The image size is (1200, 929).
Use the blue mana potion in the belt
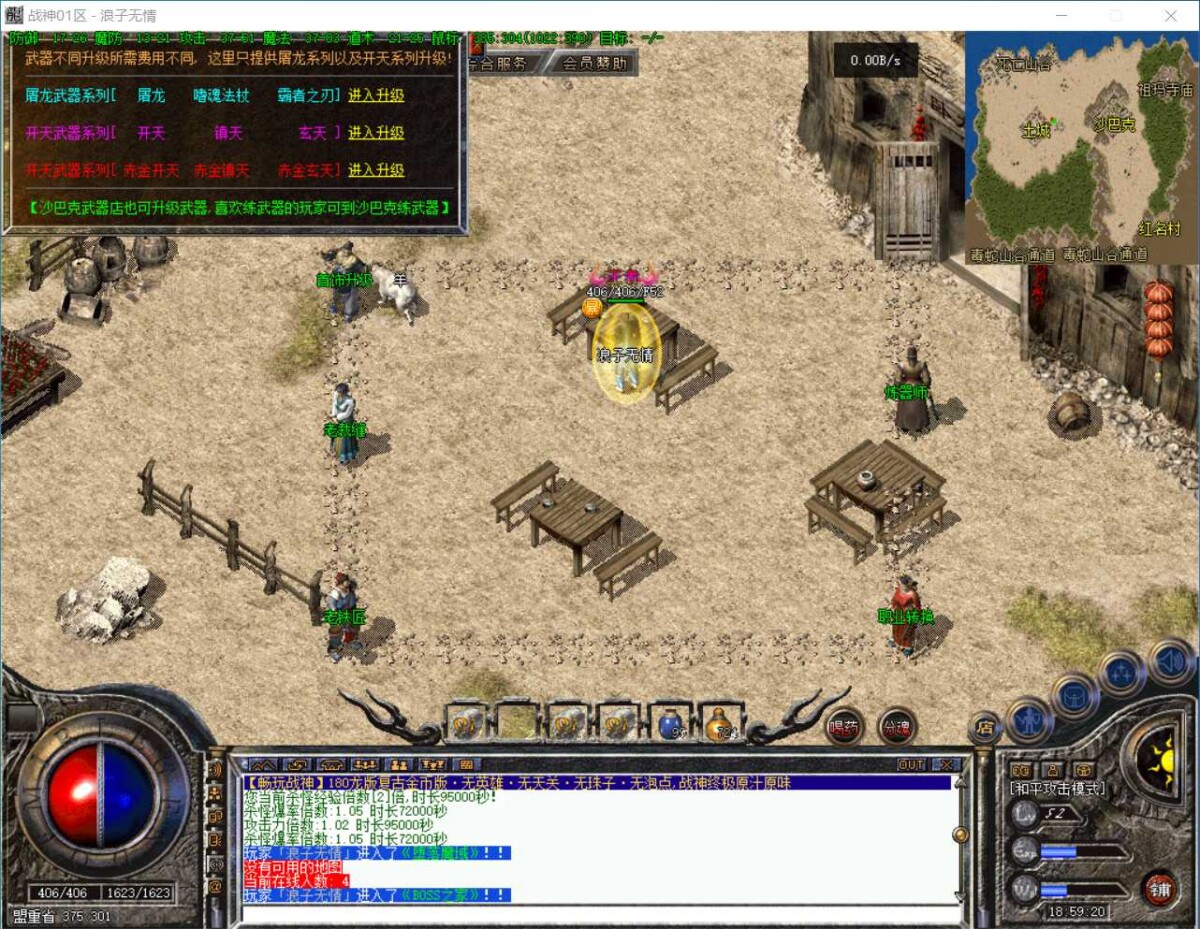(671, 722)
